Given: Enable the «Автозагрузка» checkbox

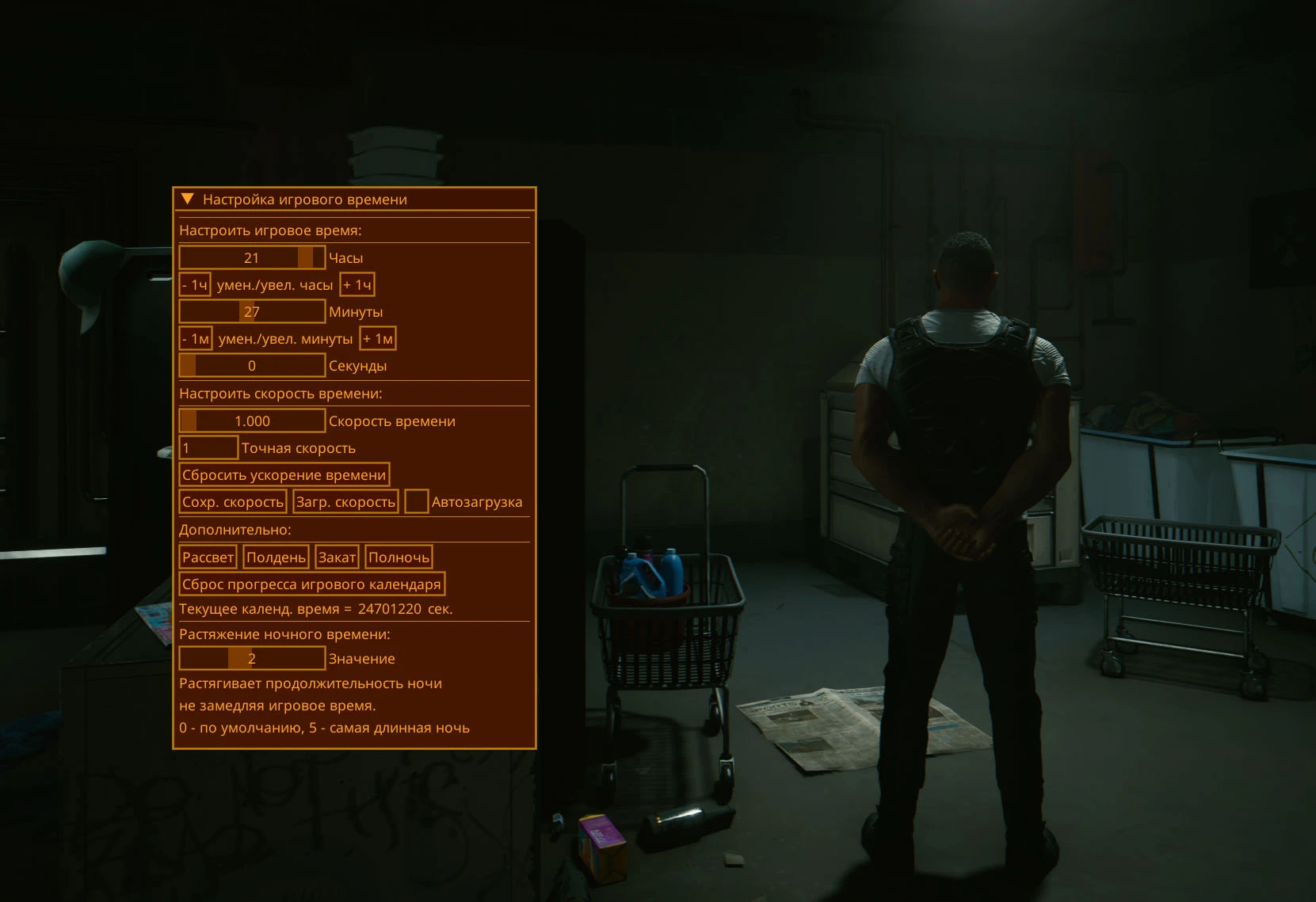Looking at the screenshot, I should [416, 500].
